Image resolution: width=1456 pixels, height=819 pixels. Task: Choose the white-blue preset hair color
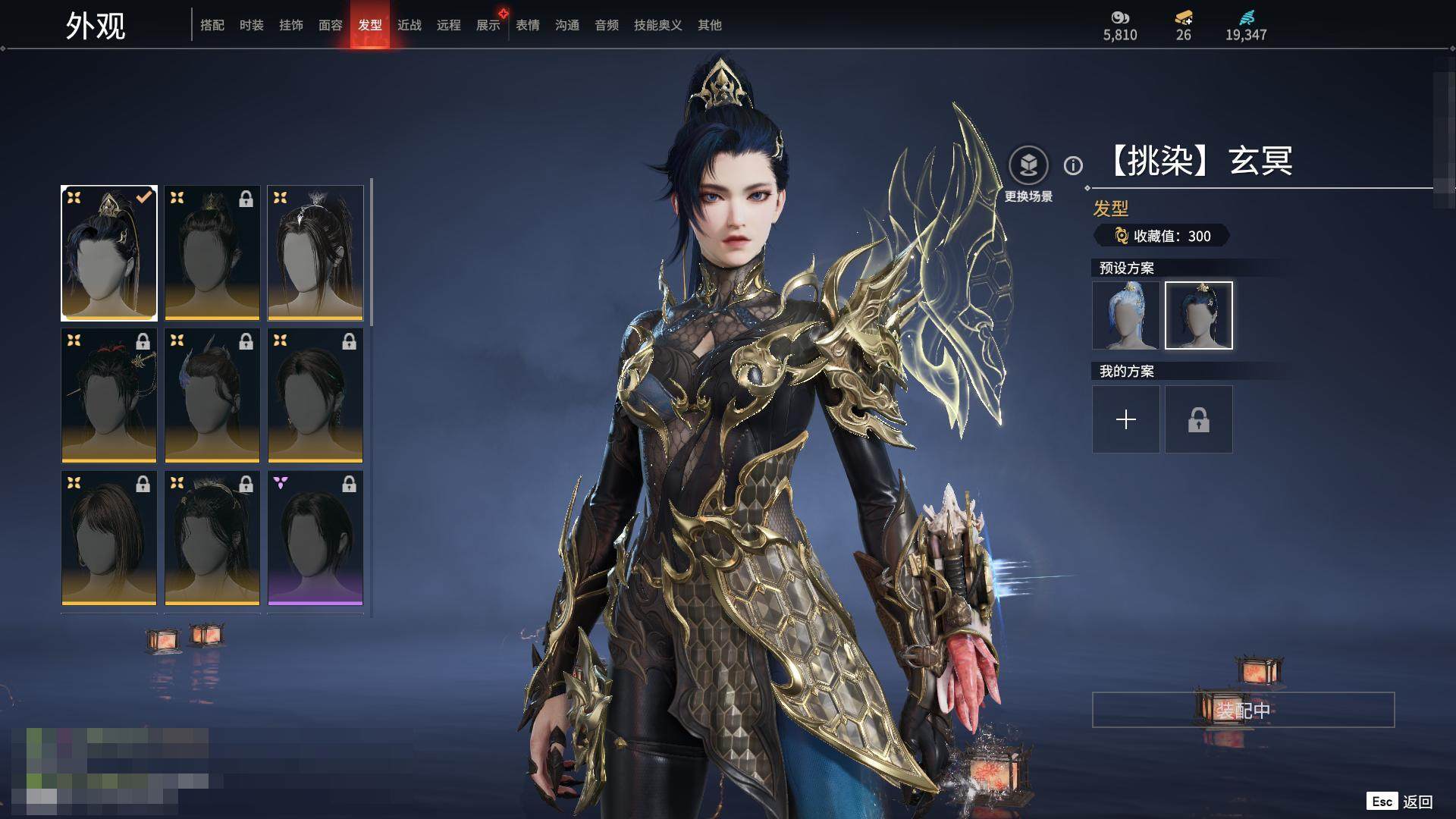(x=1126, y=315)
